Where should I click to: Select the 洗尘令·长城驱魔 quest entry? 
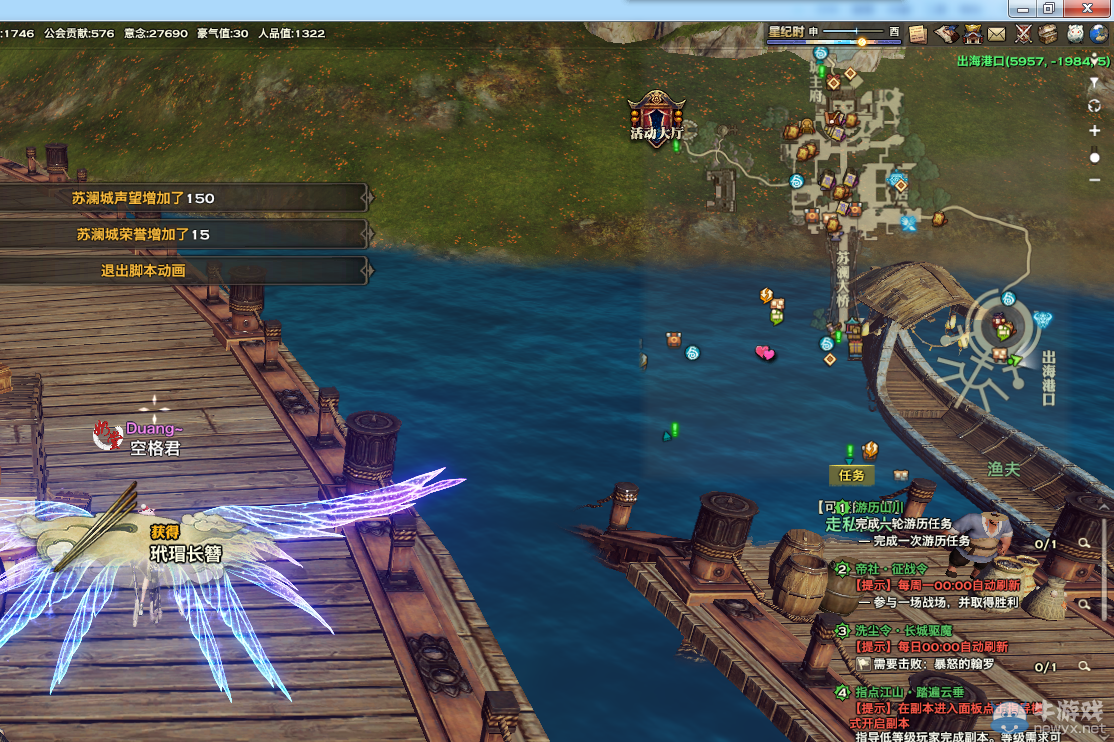[x=903, y=631]
